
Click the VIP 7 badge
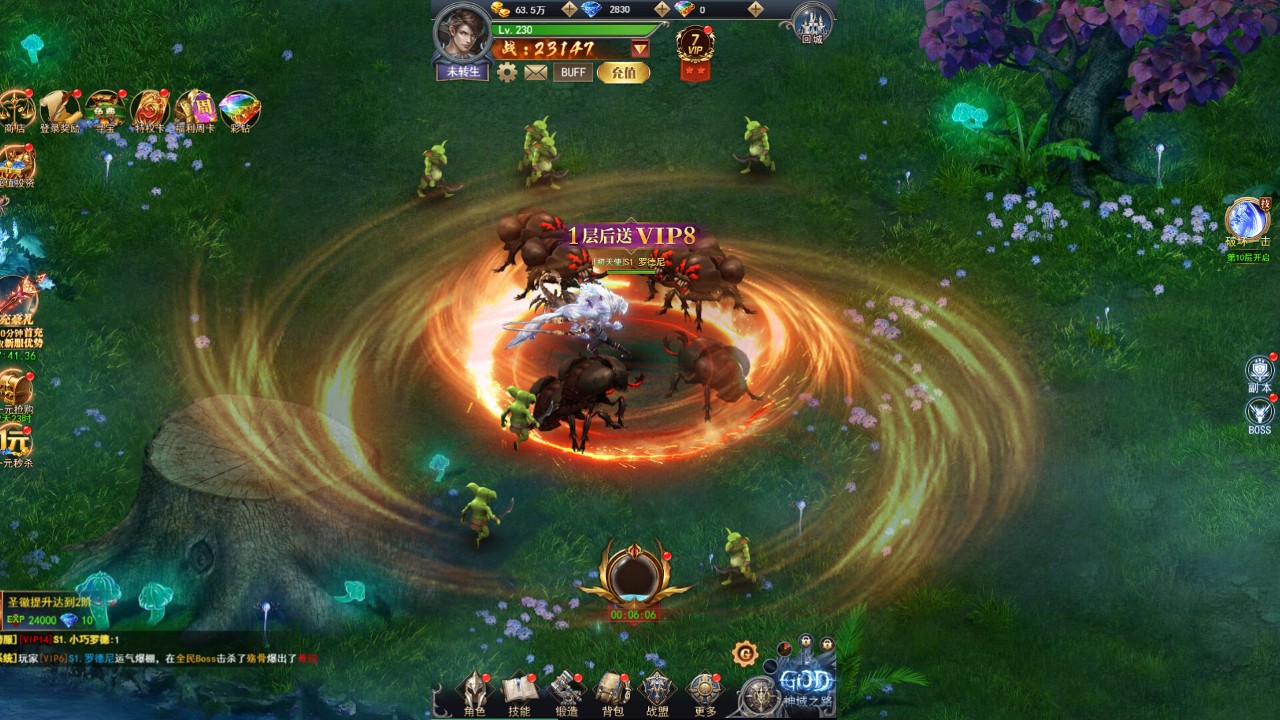[x=695, y=46]
